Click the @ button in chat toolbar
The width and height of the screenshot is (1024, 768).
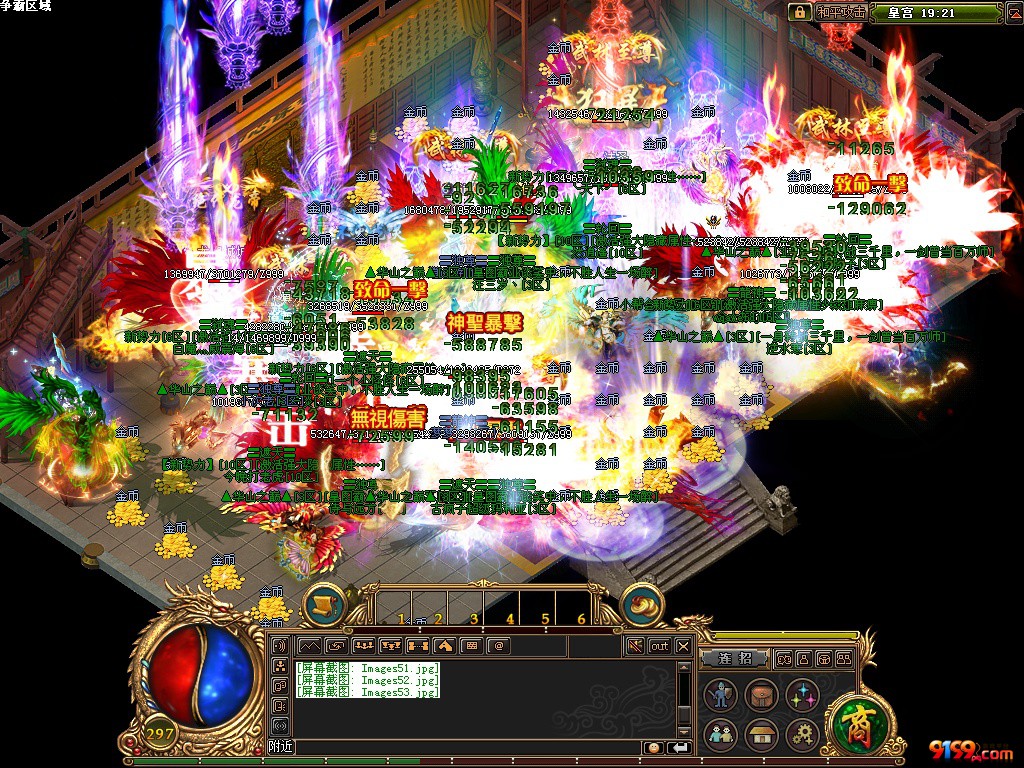click(498, 646)
